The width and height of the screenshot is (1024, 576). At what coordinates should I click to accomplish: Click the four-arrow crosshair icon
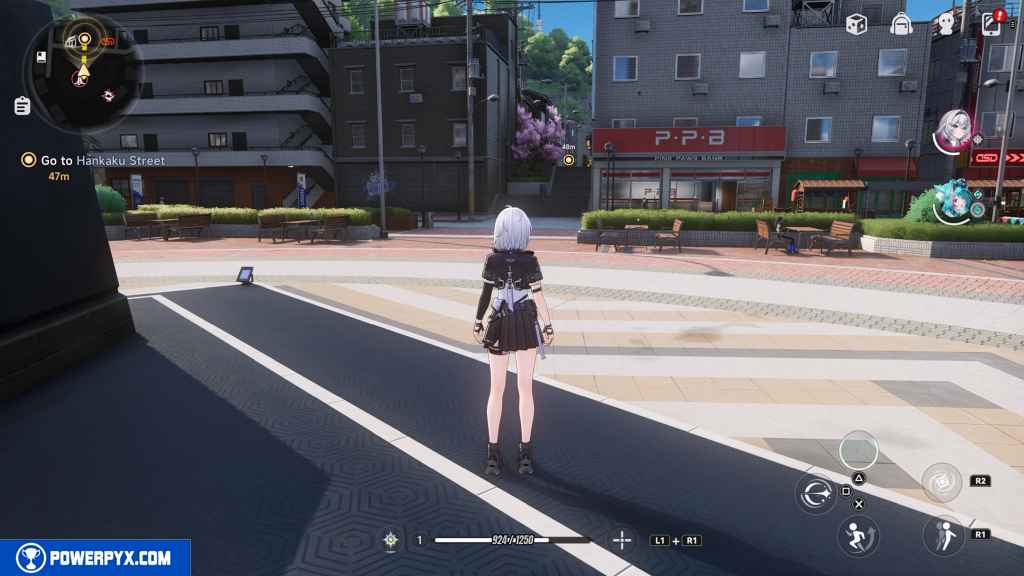click(622, 540)
